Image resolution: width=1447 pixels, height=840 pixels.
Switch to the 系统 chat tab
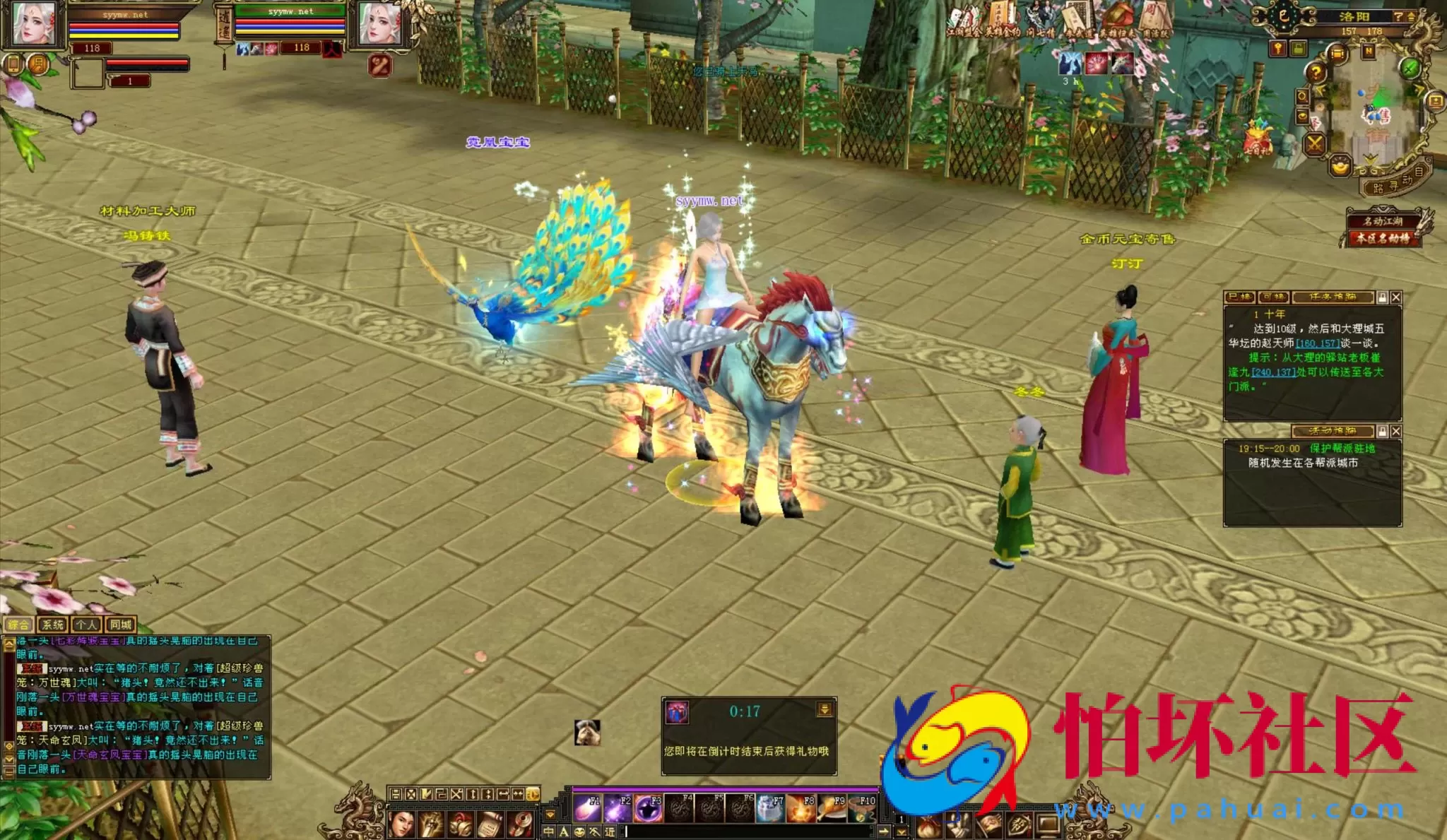tap(53, 625)
